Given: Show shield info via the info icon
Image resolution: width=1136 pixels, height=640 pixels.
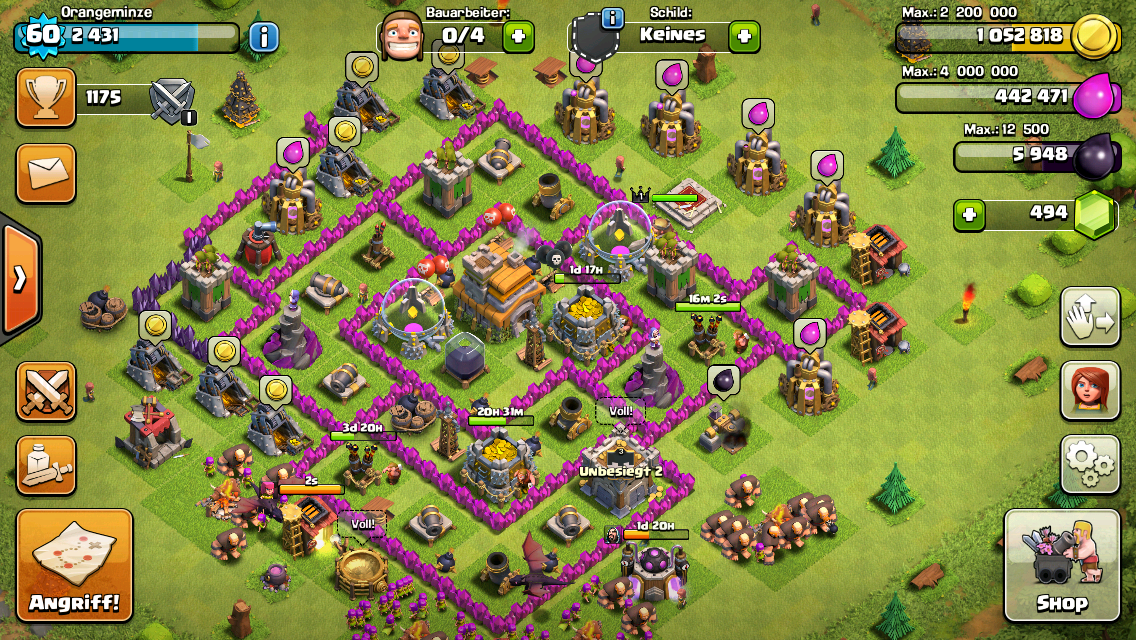Looking at the screenshot, I should pos(612,18).
